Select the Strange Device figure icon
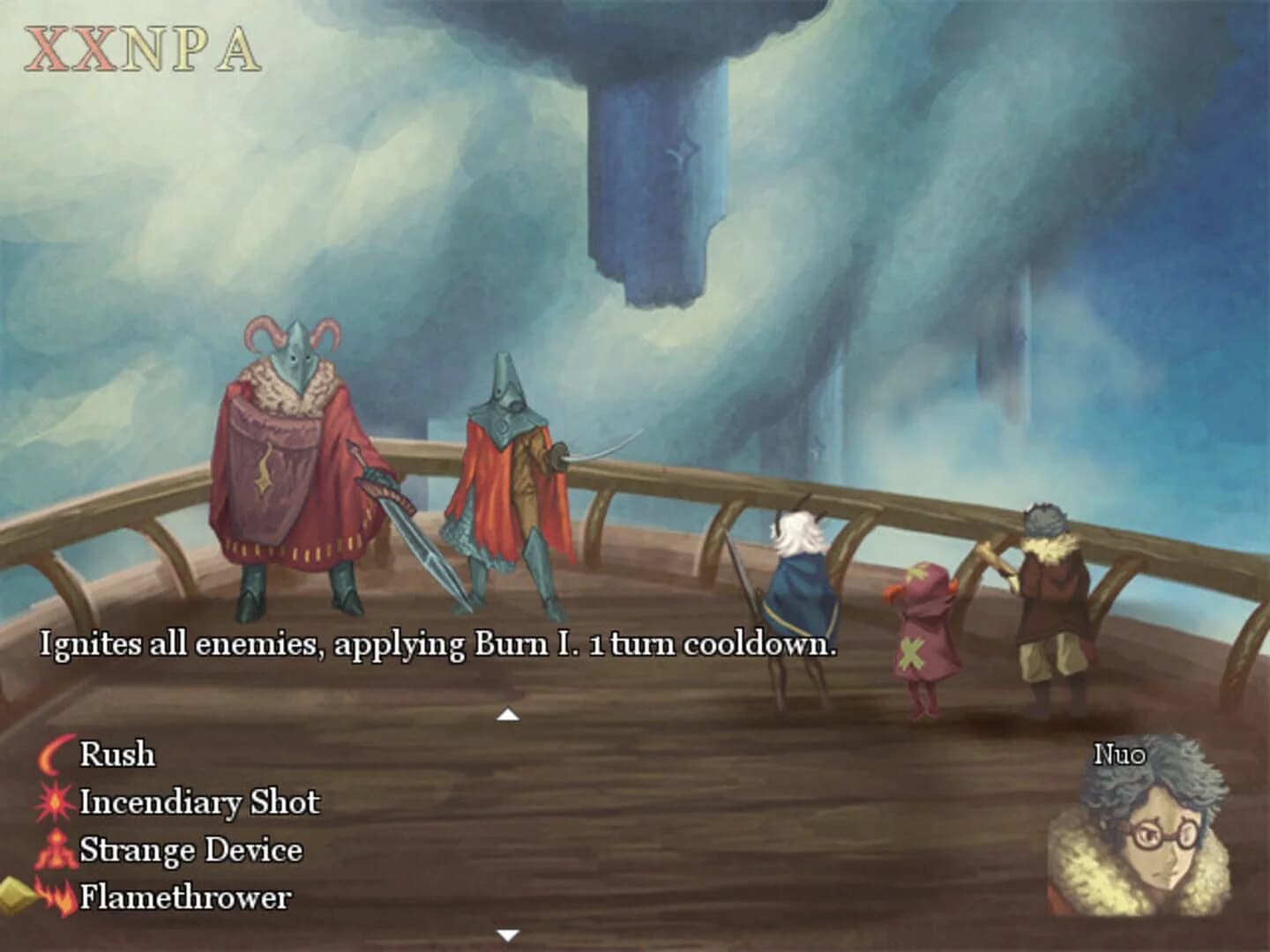This screenshot has width=1270, height=952. 55,851
